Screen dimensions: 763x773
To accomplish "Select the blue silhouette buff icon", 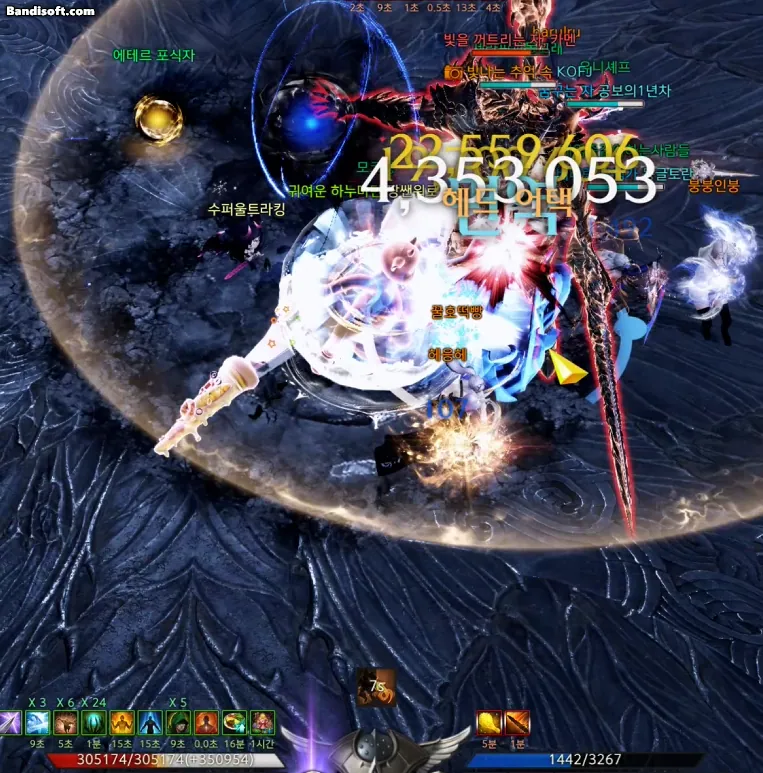I will 150,722.
